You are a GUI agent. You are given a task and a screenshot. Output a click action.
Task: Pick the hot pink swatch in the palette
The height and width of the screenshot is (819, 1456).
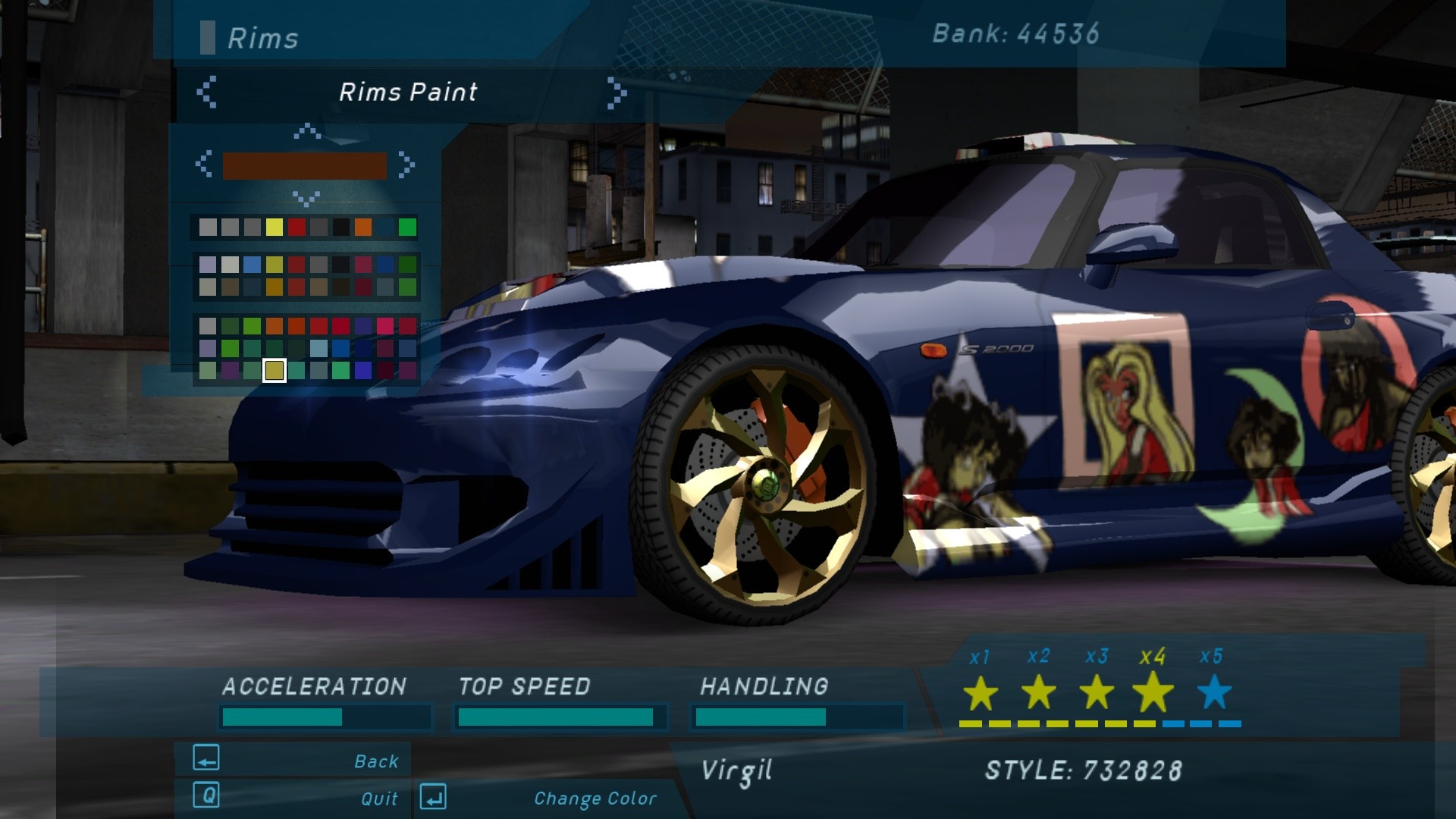point(385,326)
